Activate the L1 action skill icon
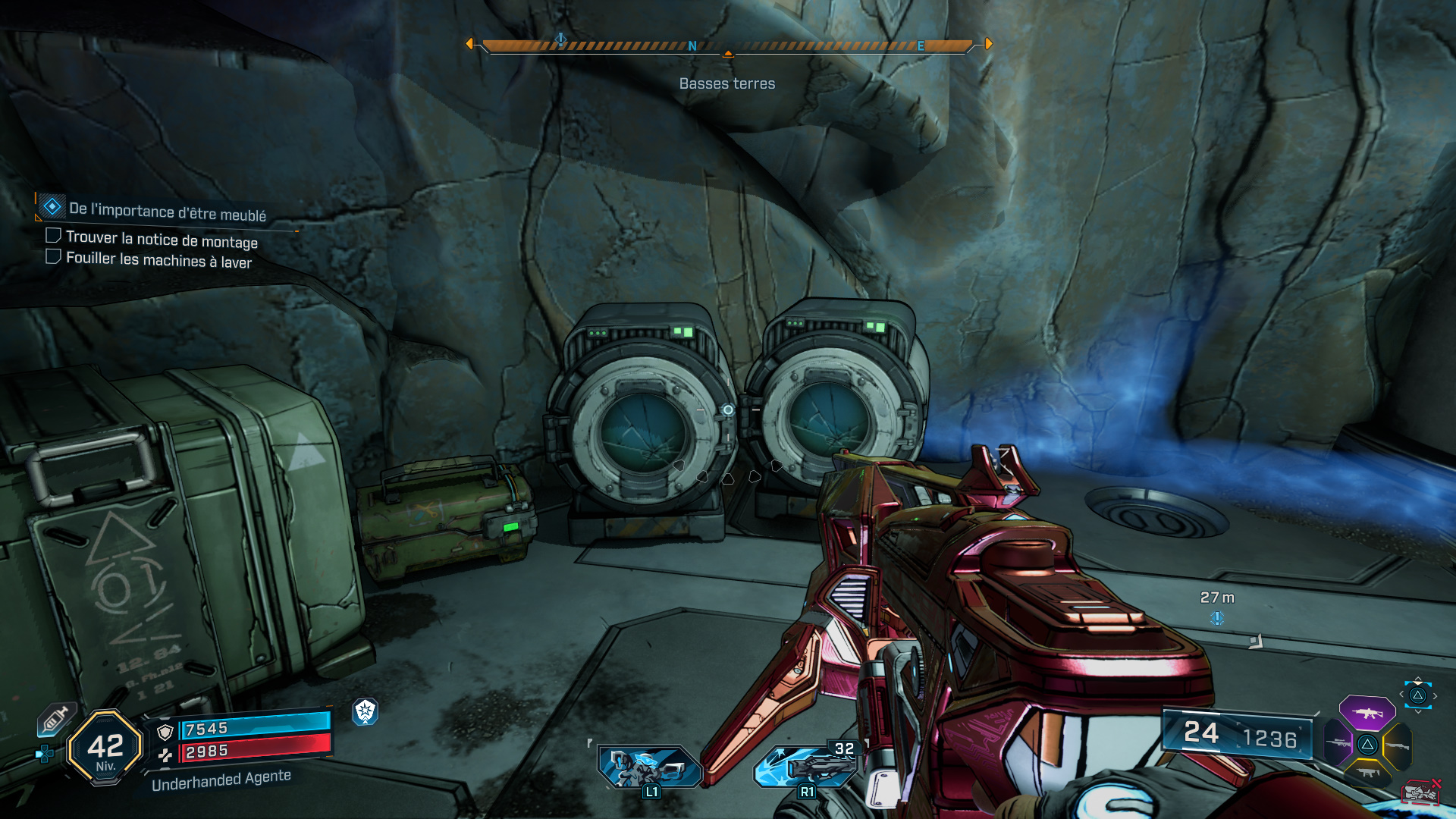1456x819 pixels. (648, 766)
